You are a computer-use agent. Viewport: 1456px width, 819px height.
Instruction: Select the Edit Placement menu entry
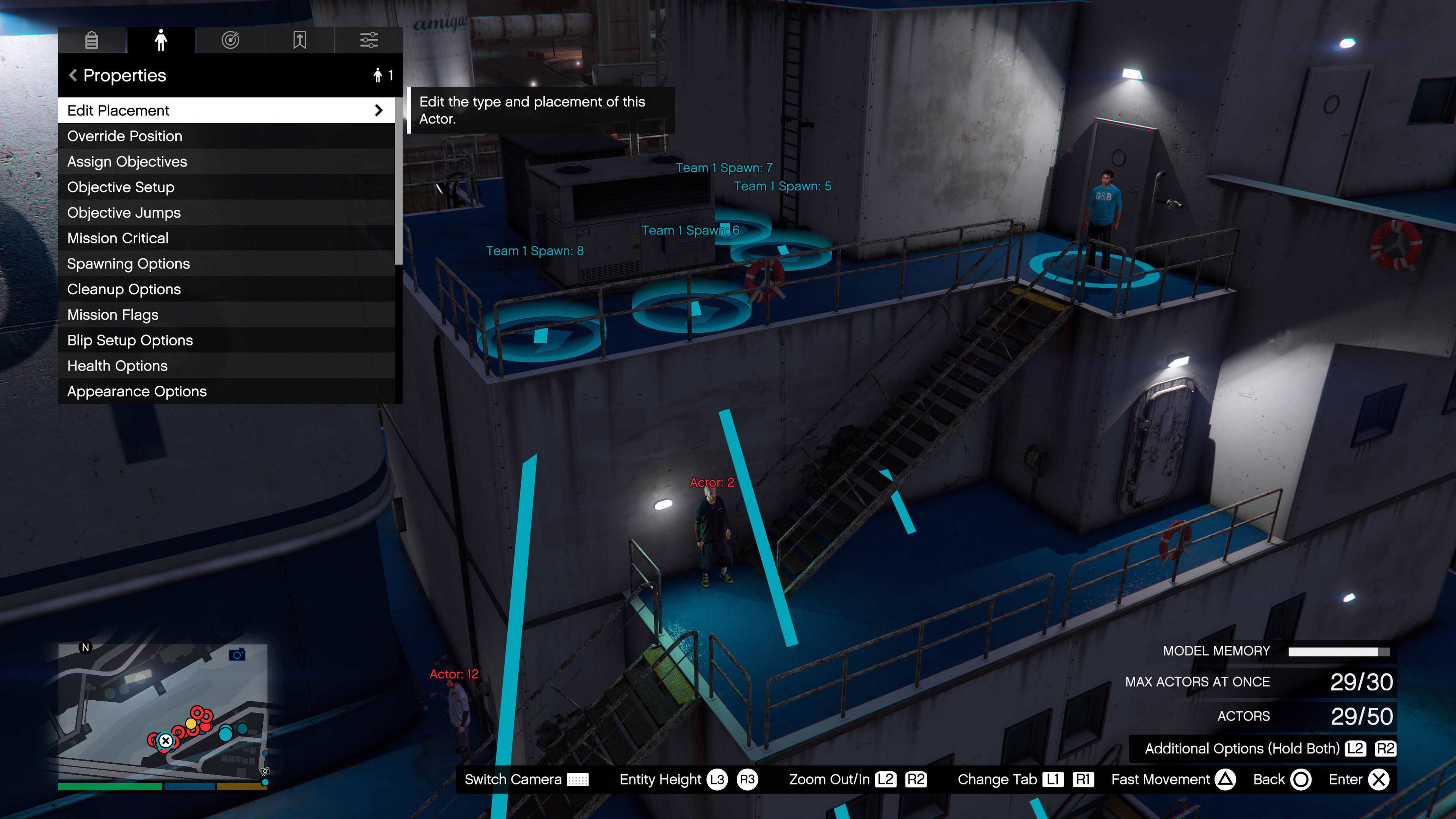(226, 110)
